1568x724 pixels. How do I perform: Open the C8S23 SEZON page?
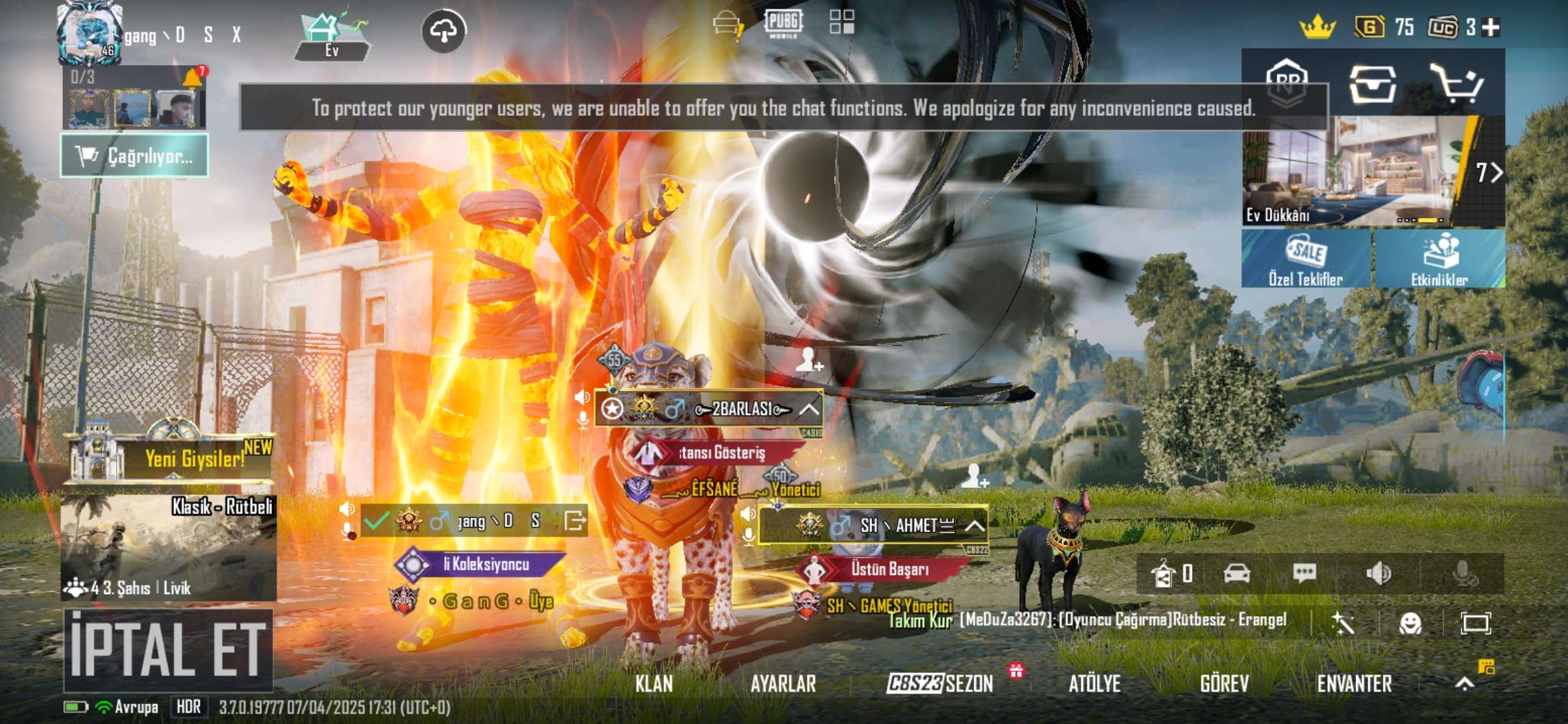pos(939,684)
